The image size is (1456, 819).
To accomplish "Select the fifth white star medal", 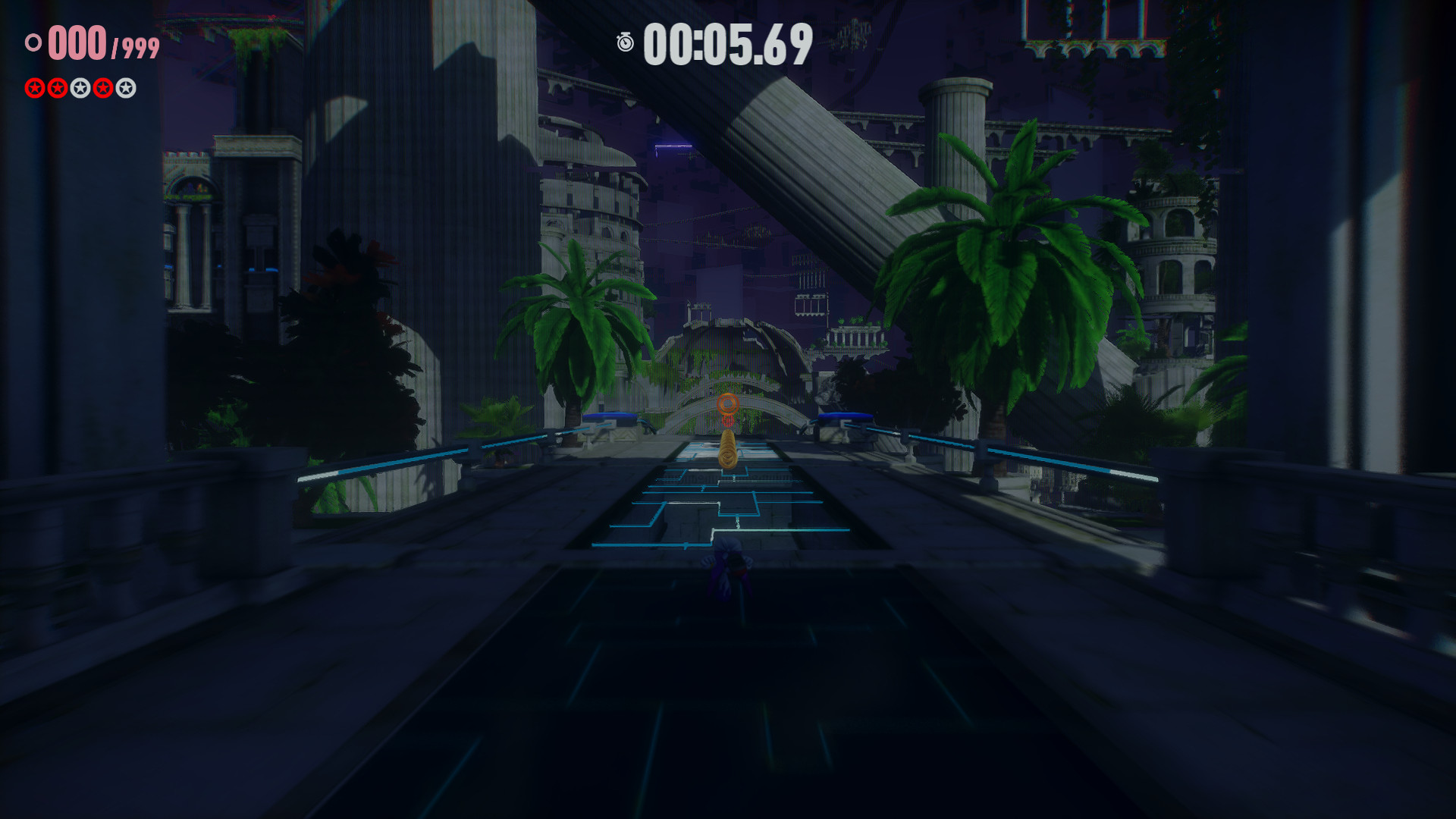I will tap(125, 88).
